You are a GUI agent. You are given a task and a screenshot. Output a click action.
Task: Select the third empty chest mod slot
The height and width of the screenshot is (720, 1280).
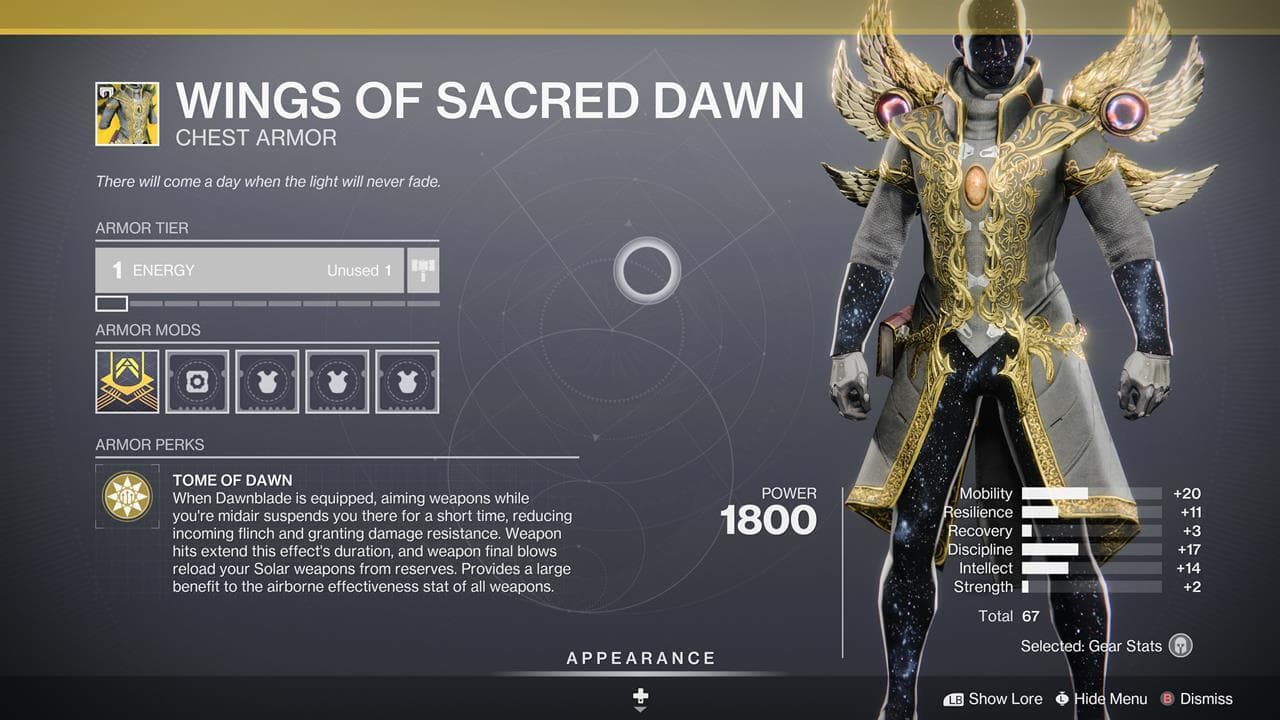pos(406,381)
